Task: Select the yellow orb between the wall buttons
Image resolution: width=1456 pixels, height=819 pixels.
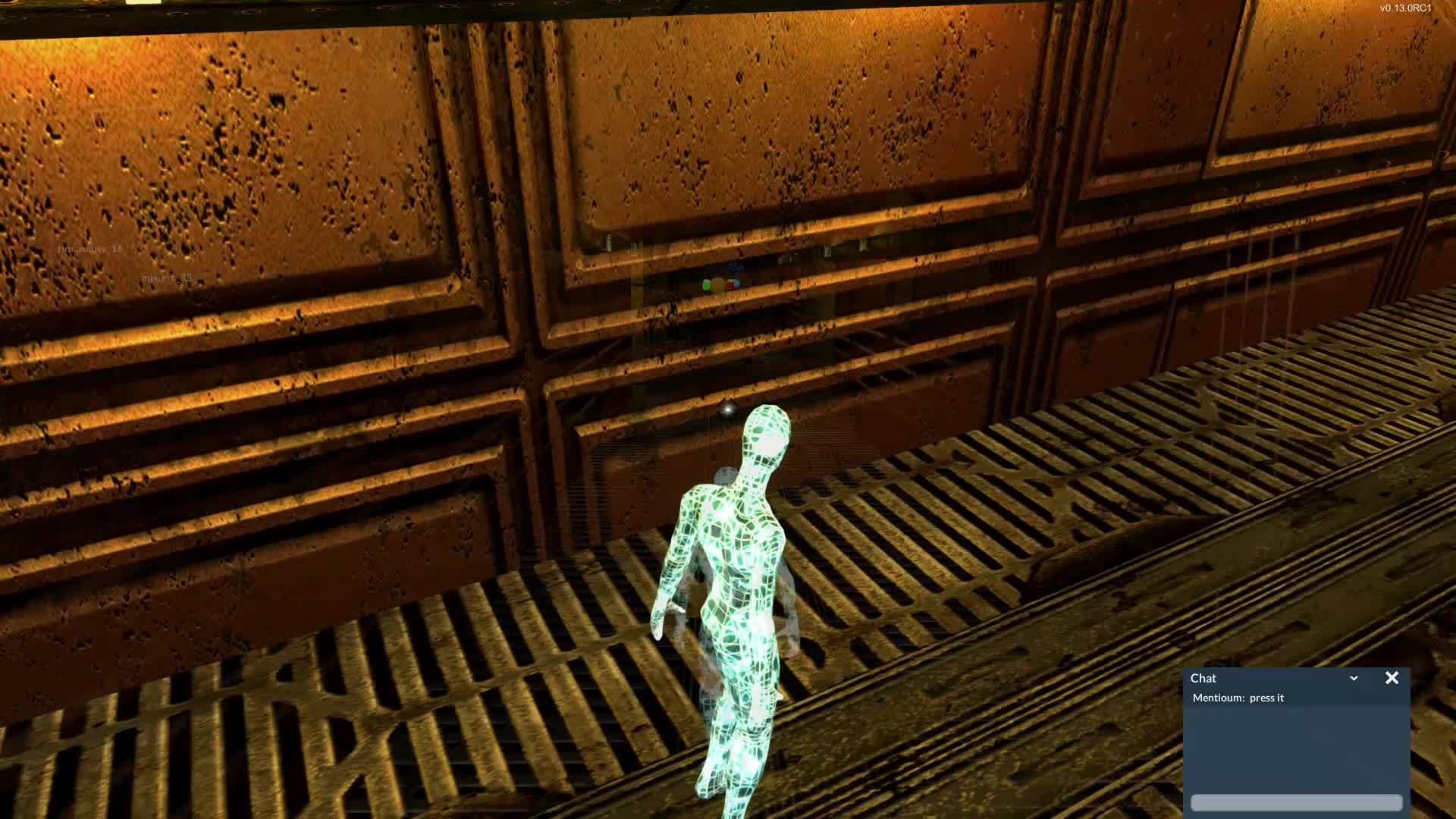Action: point(717,285)
